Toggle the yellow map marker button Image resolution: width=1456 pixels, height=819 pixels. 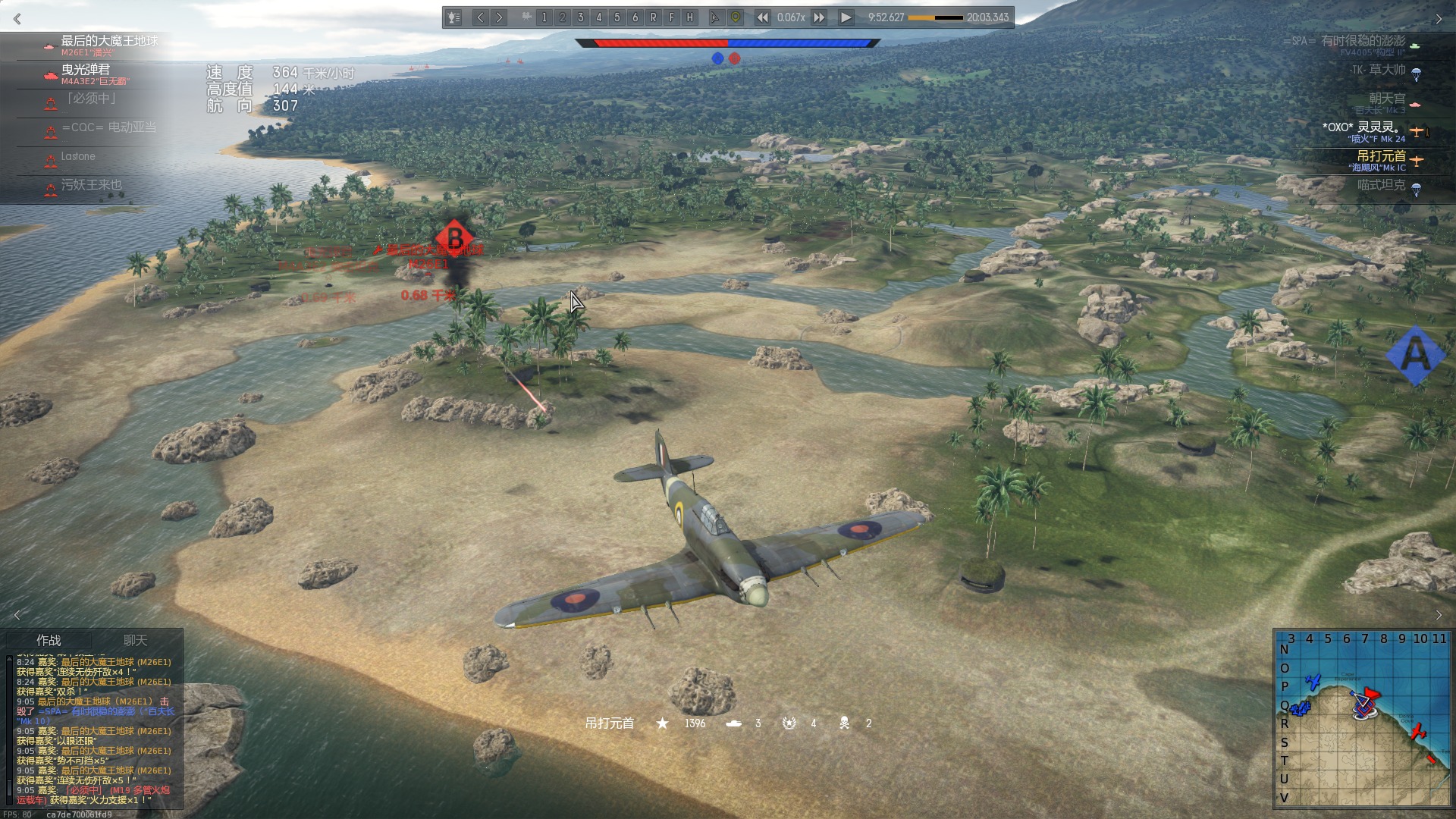(735, 17)
